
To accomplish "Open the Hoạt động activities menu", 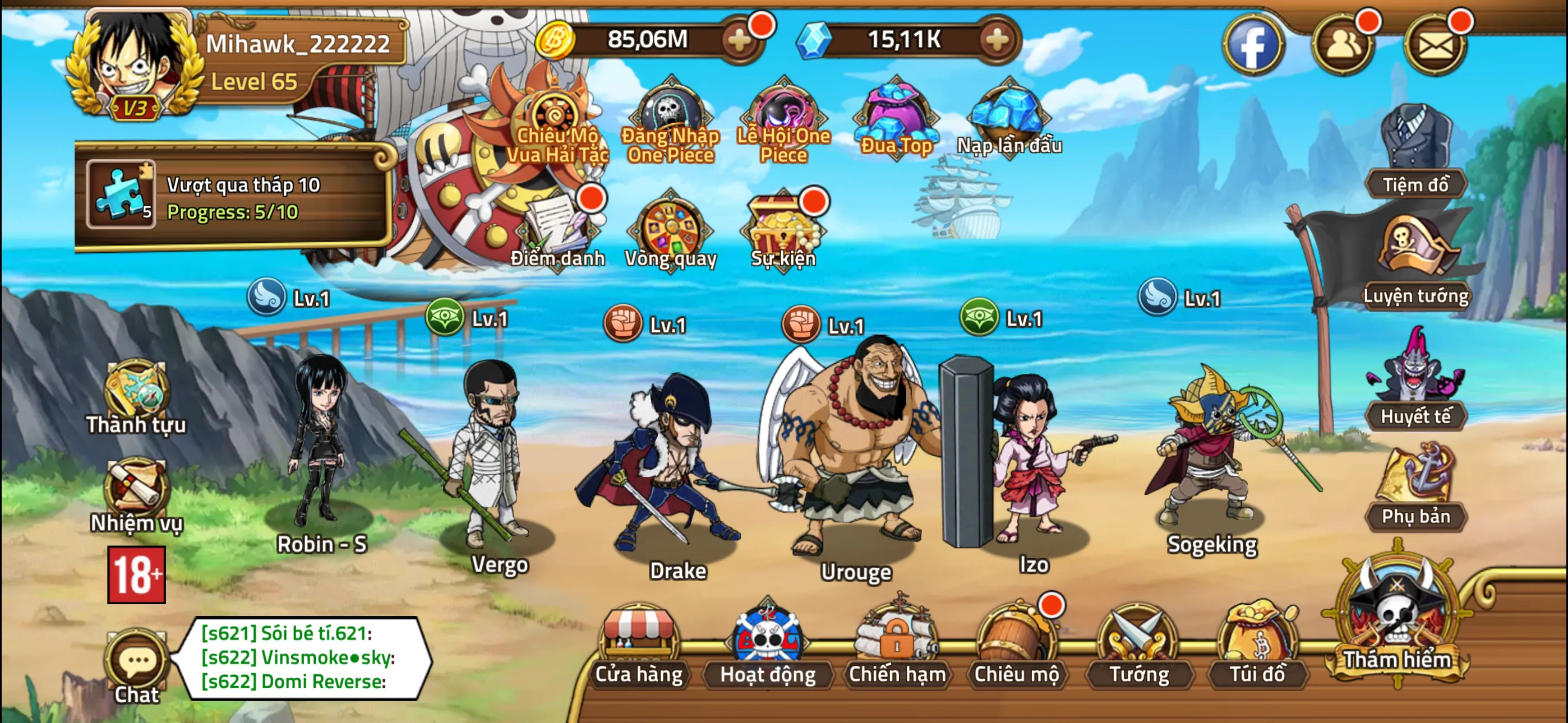I will 768,645.
